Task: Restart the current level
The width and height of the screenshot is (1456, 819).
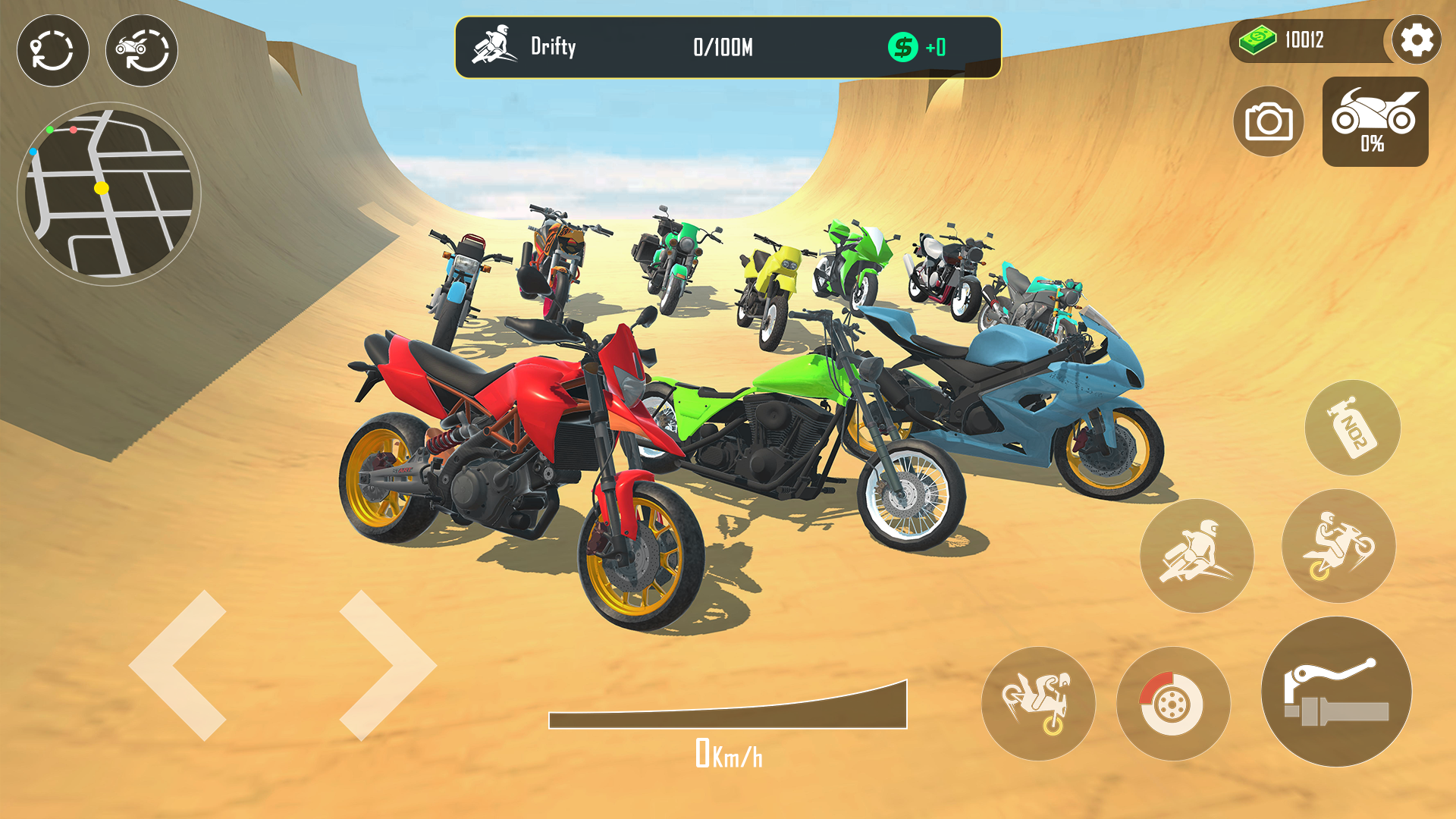Action: click(52, 50)
